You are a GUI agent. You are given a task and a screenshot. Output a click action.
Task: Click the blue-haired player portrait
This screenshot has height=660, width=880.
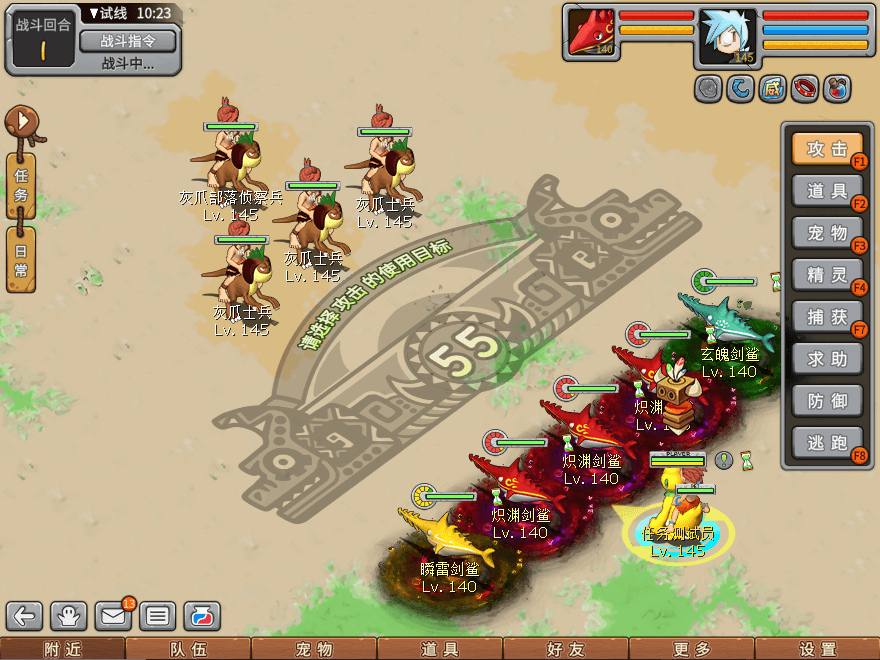click(x=727, y=37)
